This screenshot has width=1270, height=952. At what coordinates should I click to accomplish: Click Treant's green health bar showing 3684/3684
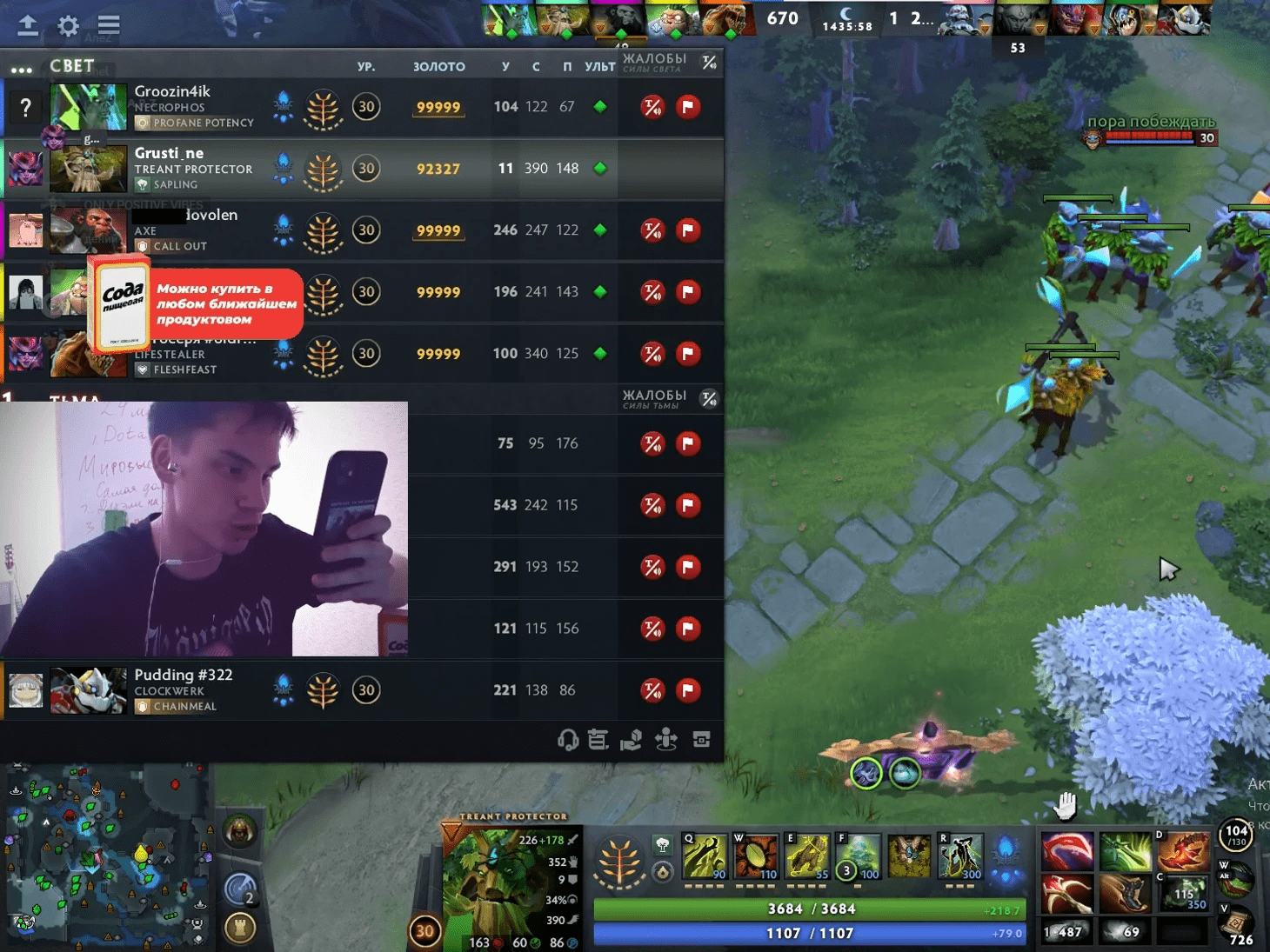(807, 909)
